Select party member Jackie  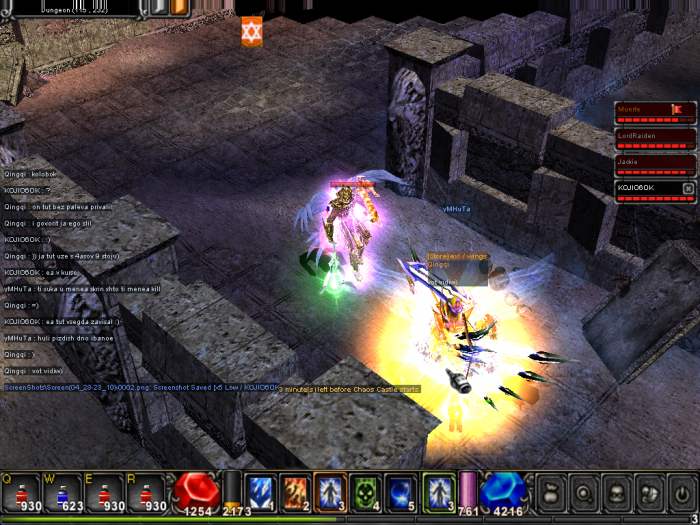coord(655,163)
